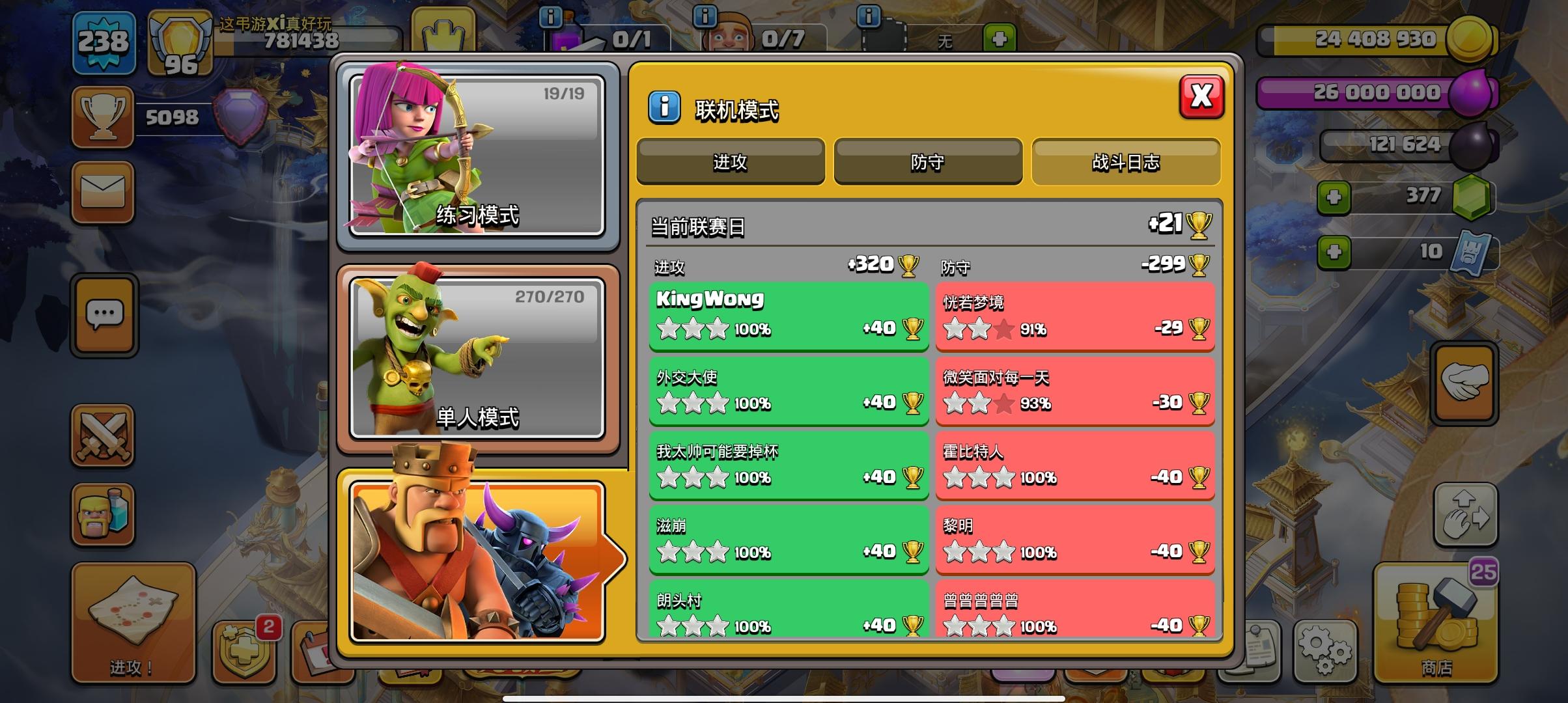View the 战斗日志 tab

[1126, 162]
